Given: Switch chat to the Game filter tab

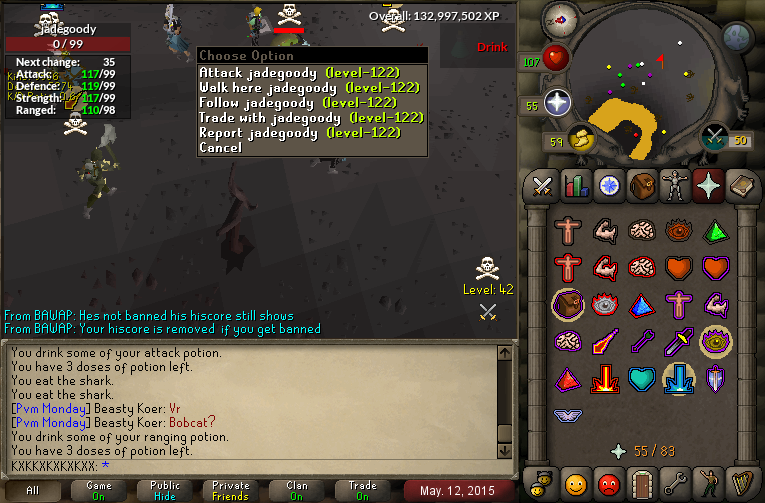Looking at the screenshot, I should point(99,490).
